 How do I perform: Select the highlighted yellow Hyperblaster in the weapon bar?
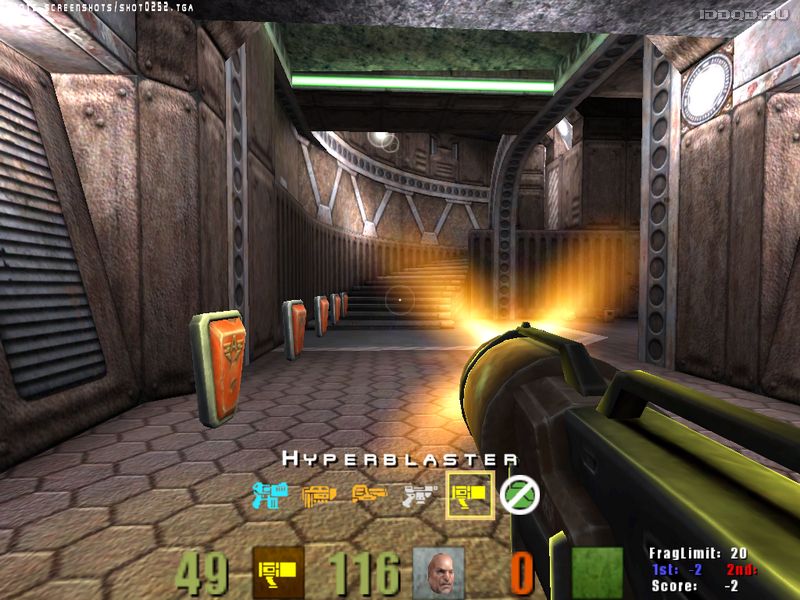470,494
